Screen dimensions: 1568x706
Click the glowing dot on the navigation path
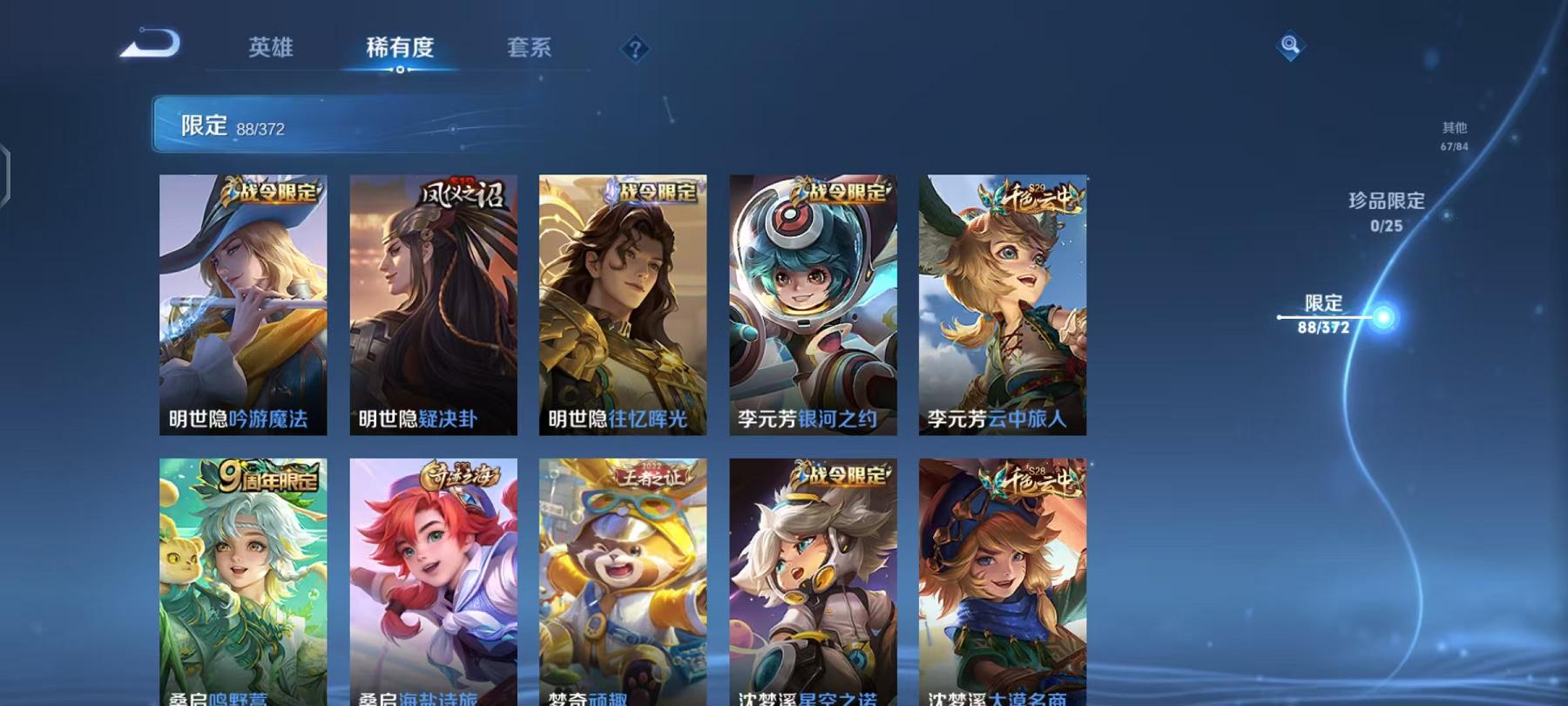1385,316
